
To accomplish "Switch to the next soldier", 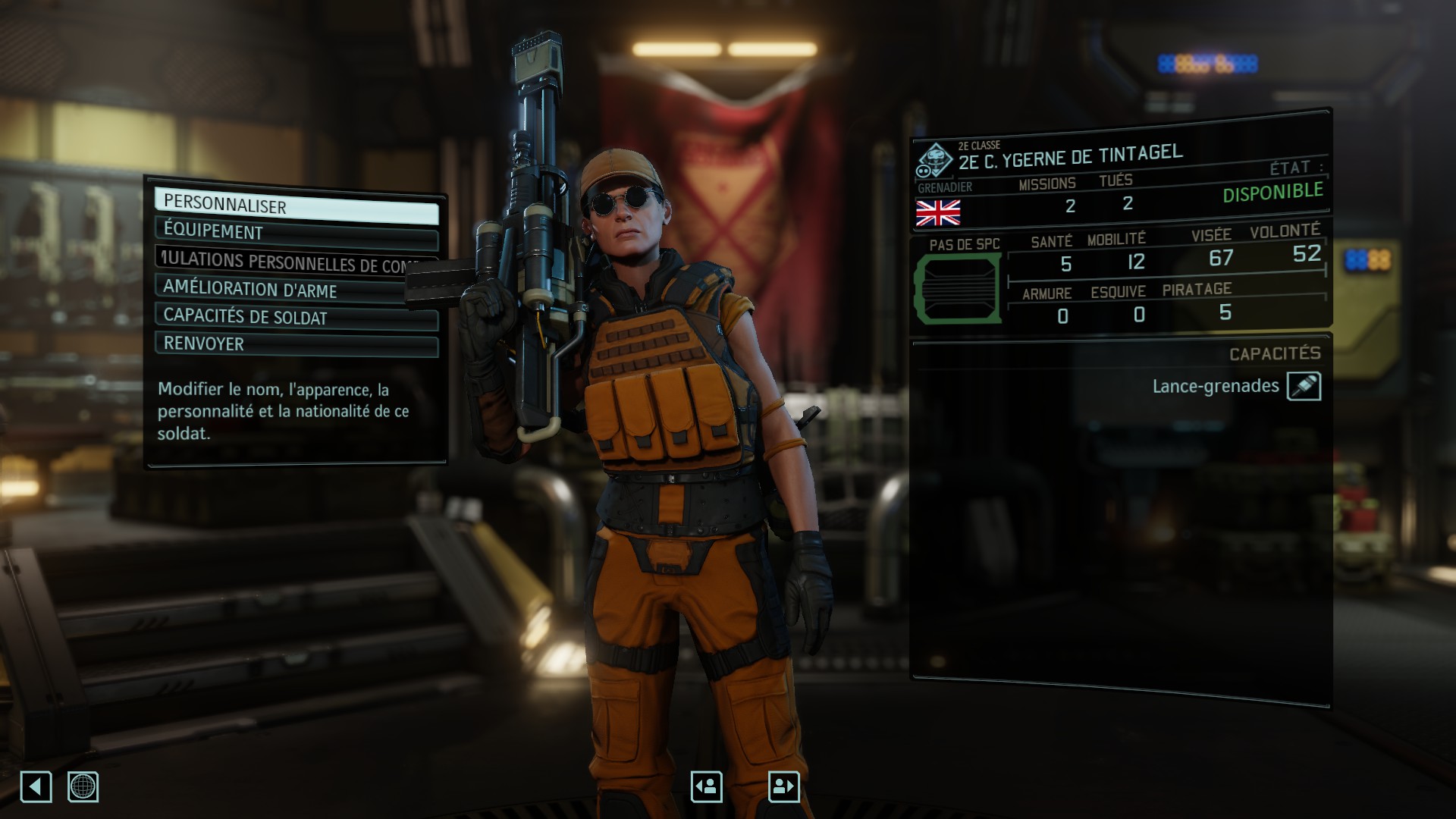I will 783,786.
